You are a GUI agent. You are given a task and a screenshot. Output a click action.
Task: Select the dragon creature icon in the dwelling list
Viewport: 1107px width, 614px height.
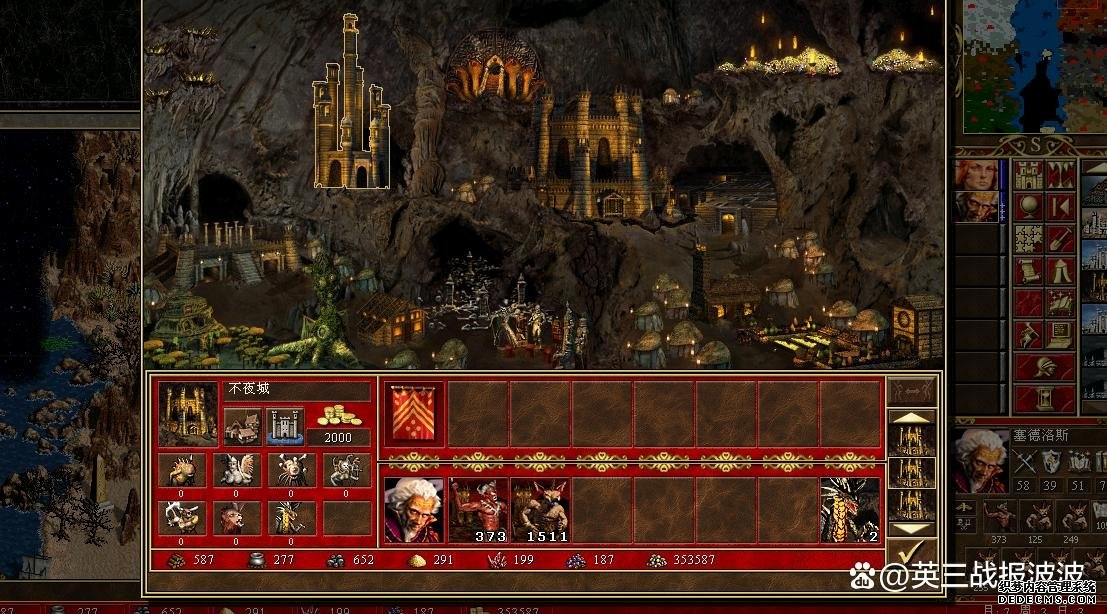coord(291,518)
